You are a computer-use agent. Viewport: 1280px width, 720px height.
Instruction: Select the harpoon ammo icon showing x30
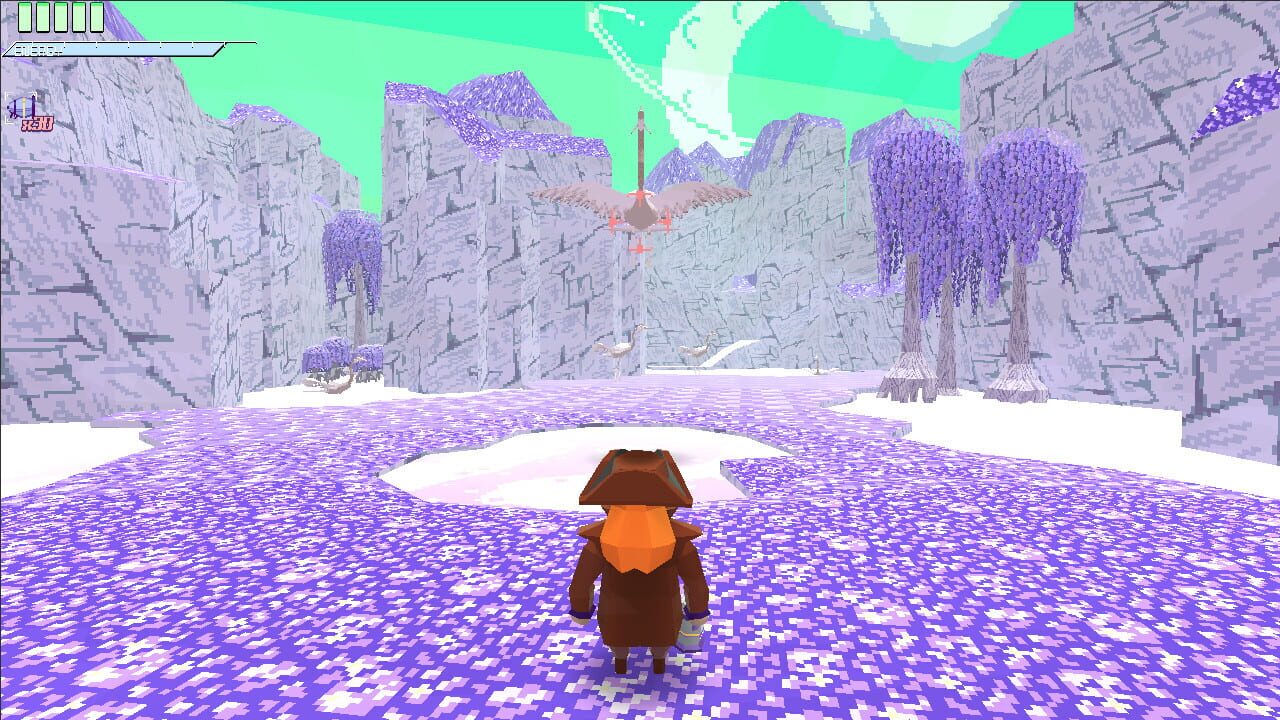(x=20, y=106)
